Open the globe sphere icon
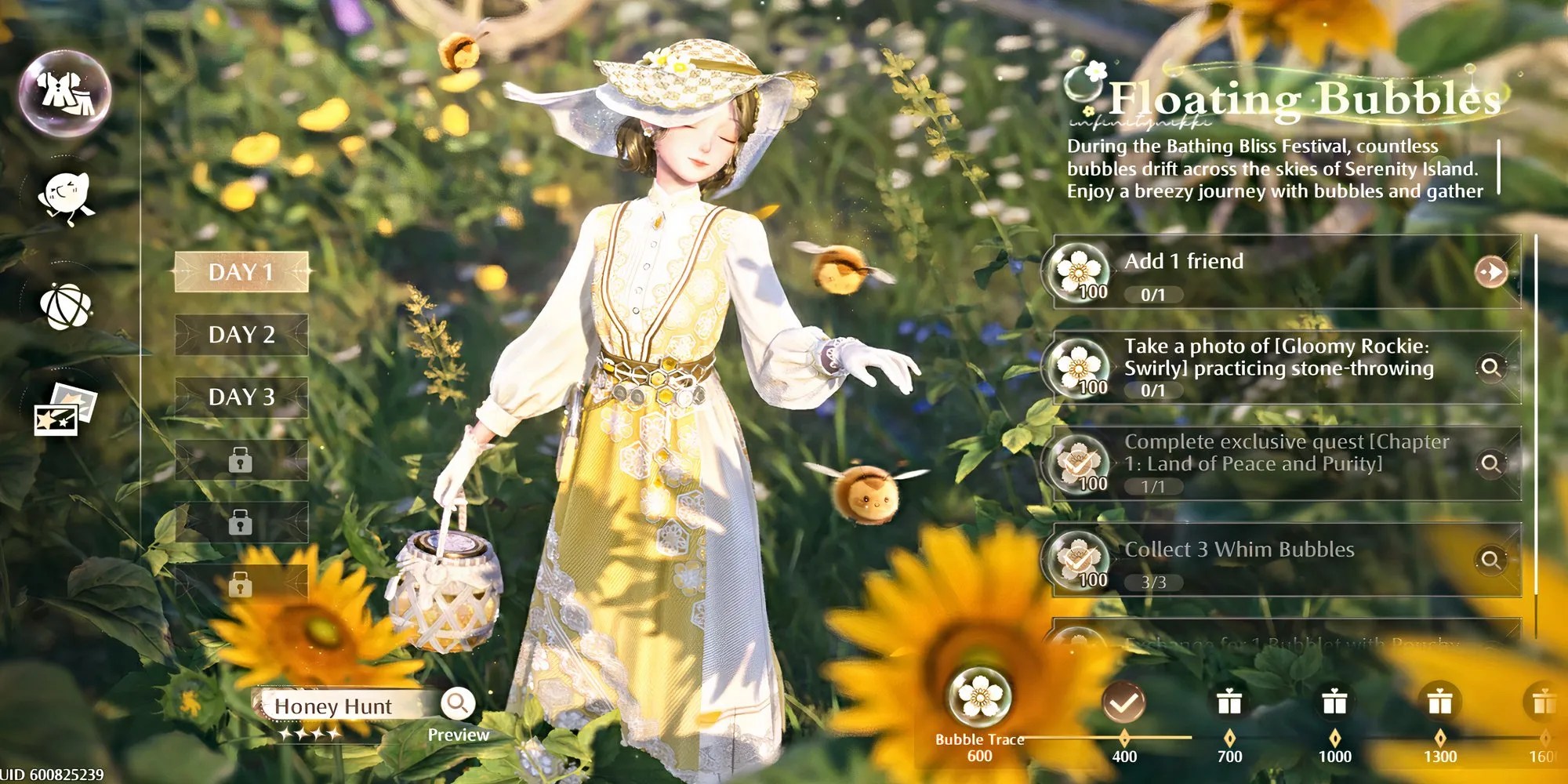 tap(65, 306)
